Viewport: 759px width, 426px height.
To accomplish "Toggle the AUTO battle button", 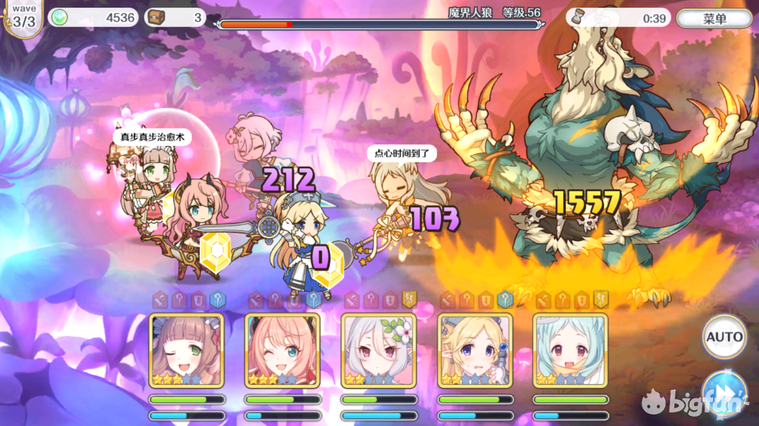I will coord(724,337).
